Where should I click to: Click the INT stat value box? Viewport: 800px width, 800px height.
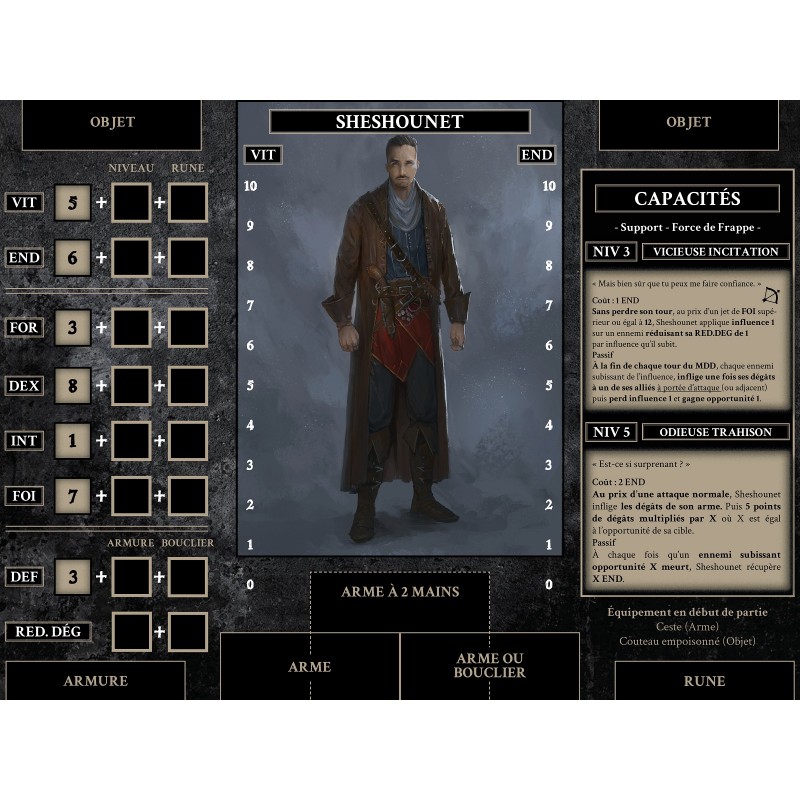tap(72, 441)
